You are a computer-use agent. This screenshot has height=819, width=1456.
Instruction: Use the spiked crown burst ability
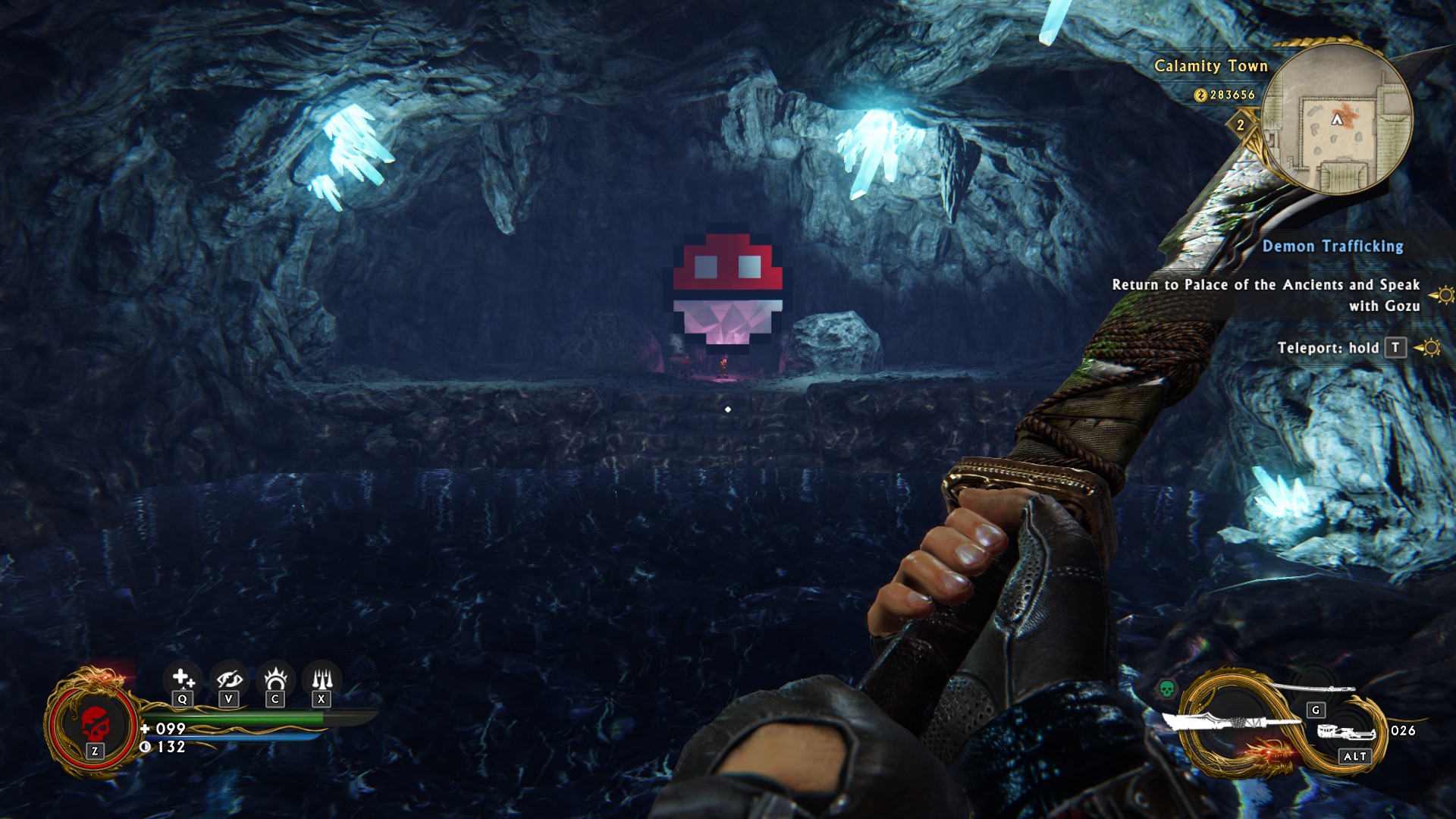(275, 677)
